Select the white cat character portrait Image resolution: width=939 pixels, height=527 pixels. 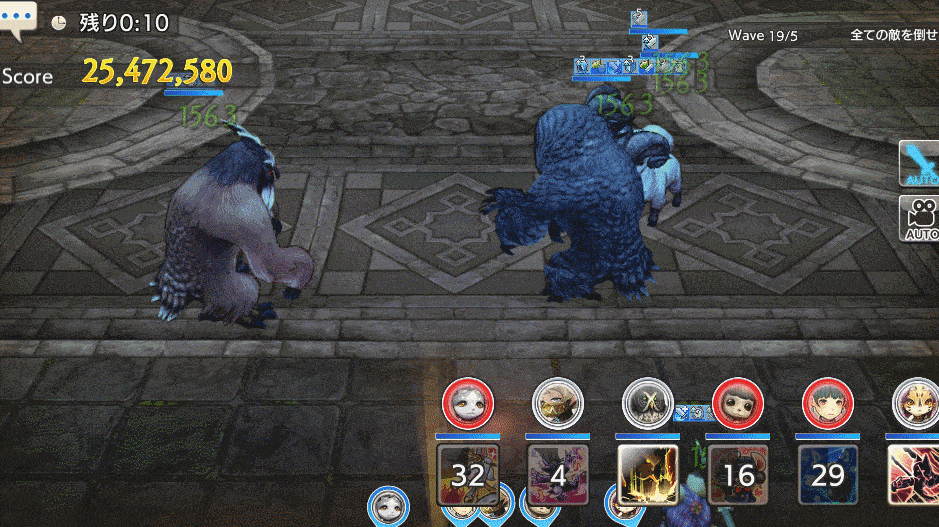(x=468, y=405)
